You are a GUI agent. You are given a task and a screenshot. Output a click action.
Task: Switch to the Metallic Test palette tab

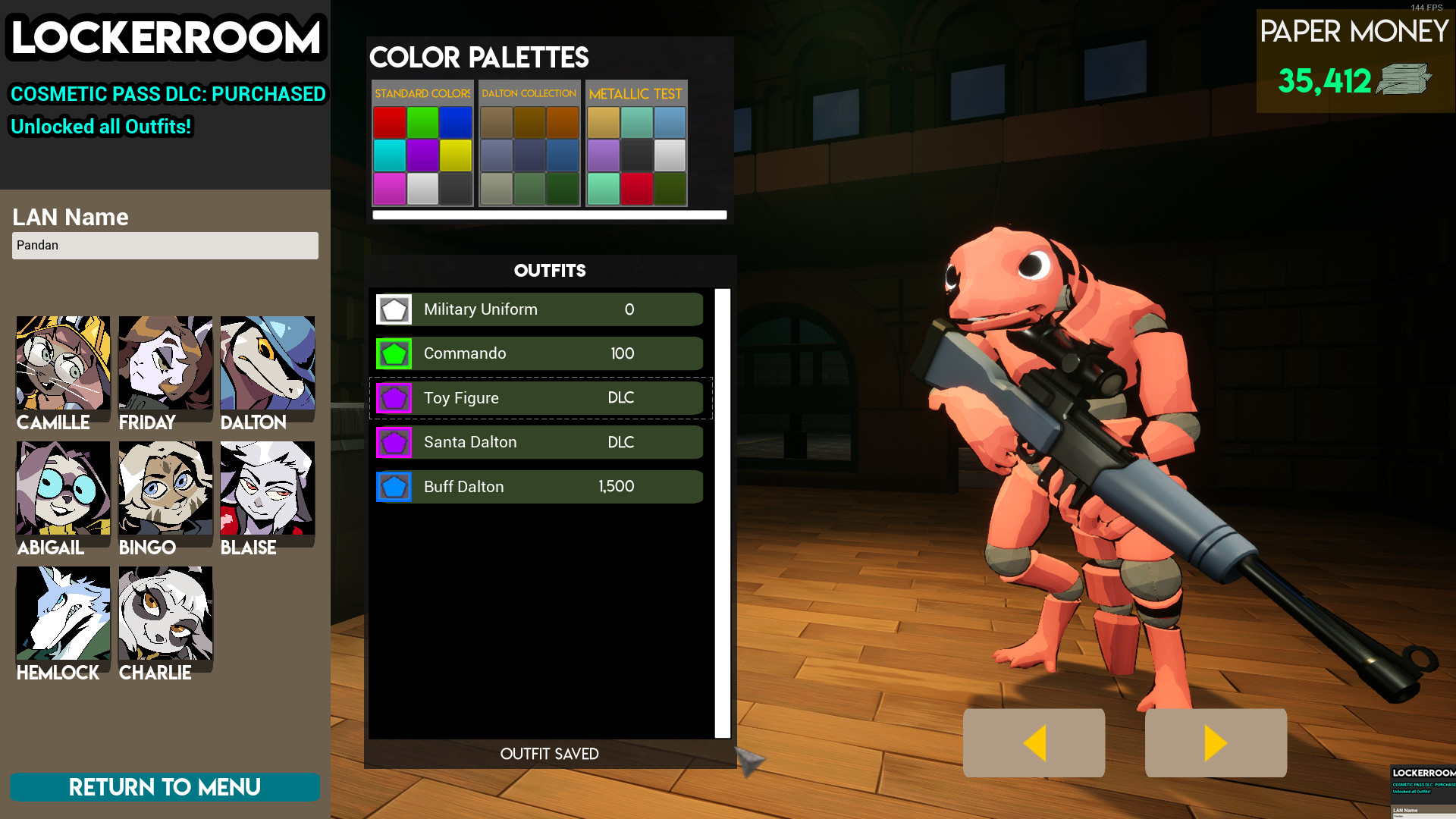pyautogui.click(x=637, y=93)
